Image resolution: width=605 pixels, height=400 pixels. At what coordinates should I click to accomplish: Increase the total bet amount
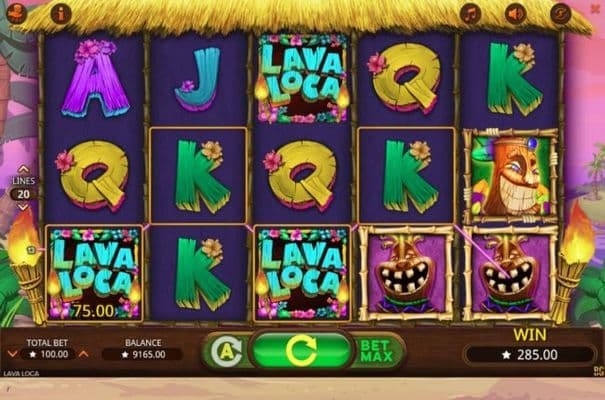click(x=84, y=354)
